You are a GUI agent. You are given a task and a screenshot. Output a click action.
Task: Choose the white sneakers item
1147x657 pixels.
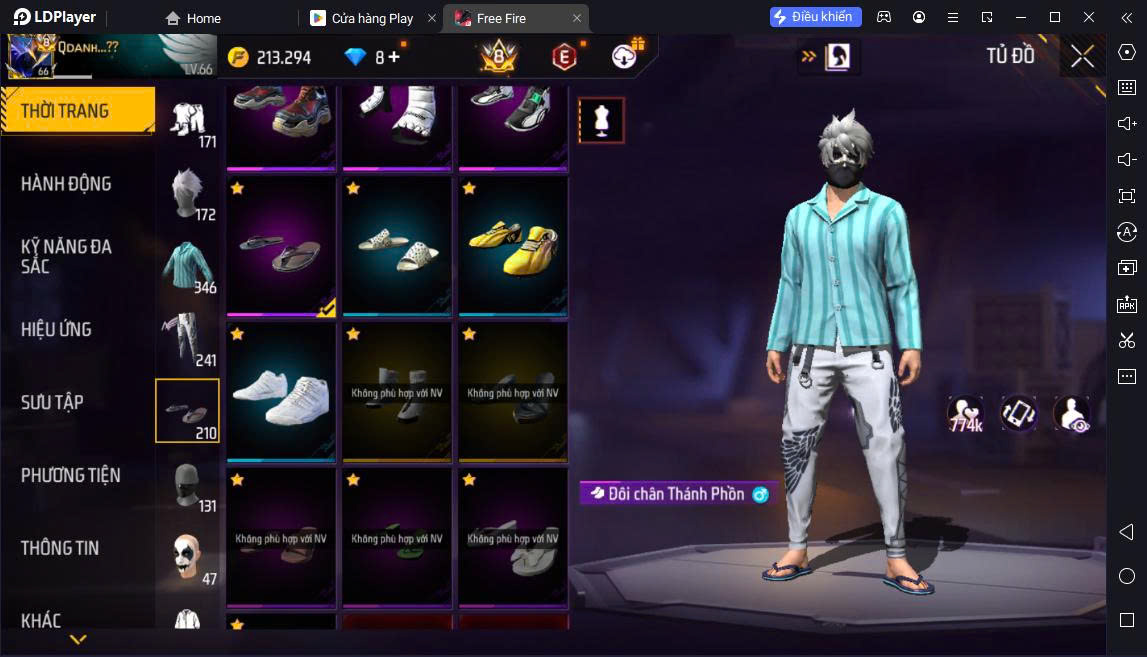click(x=281, y=391)
